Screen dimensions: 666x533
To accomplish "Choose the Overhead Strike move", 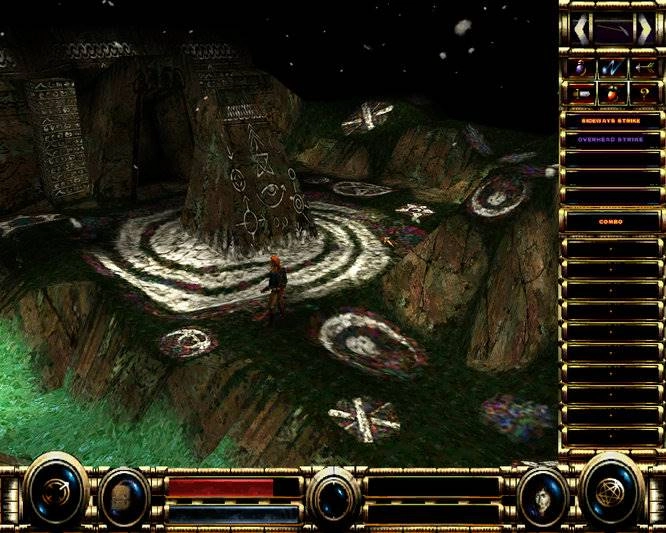I will pos(611,139).
